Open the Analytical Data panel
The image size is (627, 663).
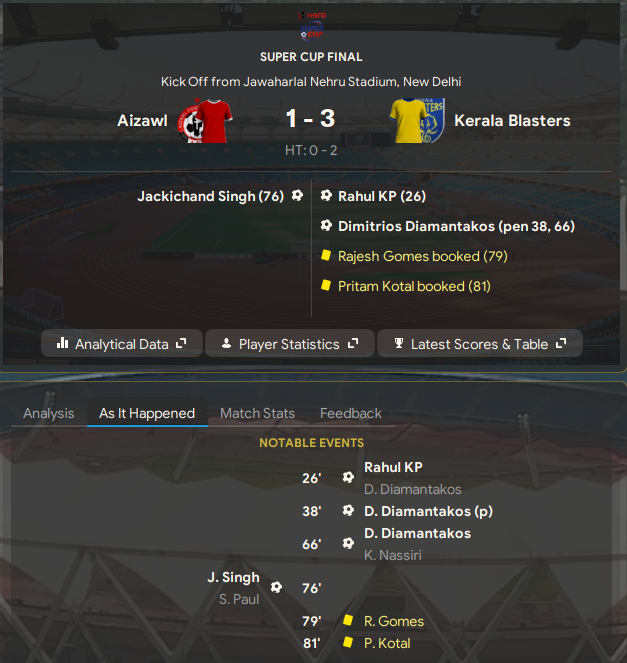coord(122,344)
